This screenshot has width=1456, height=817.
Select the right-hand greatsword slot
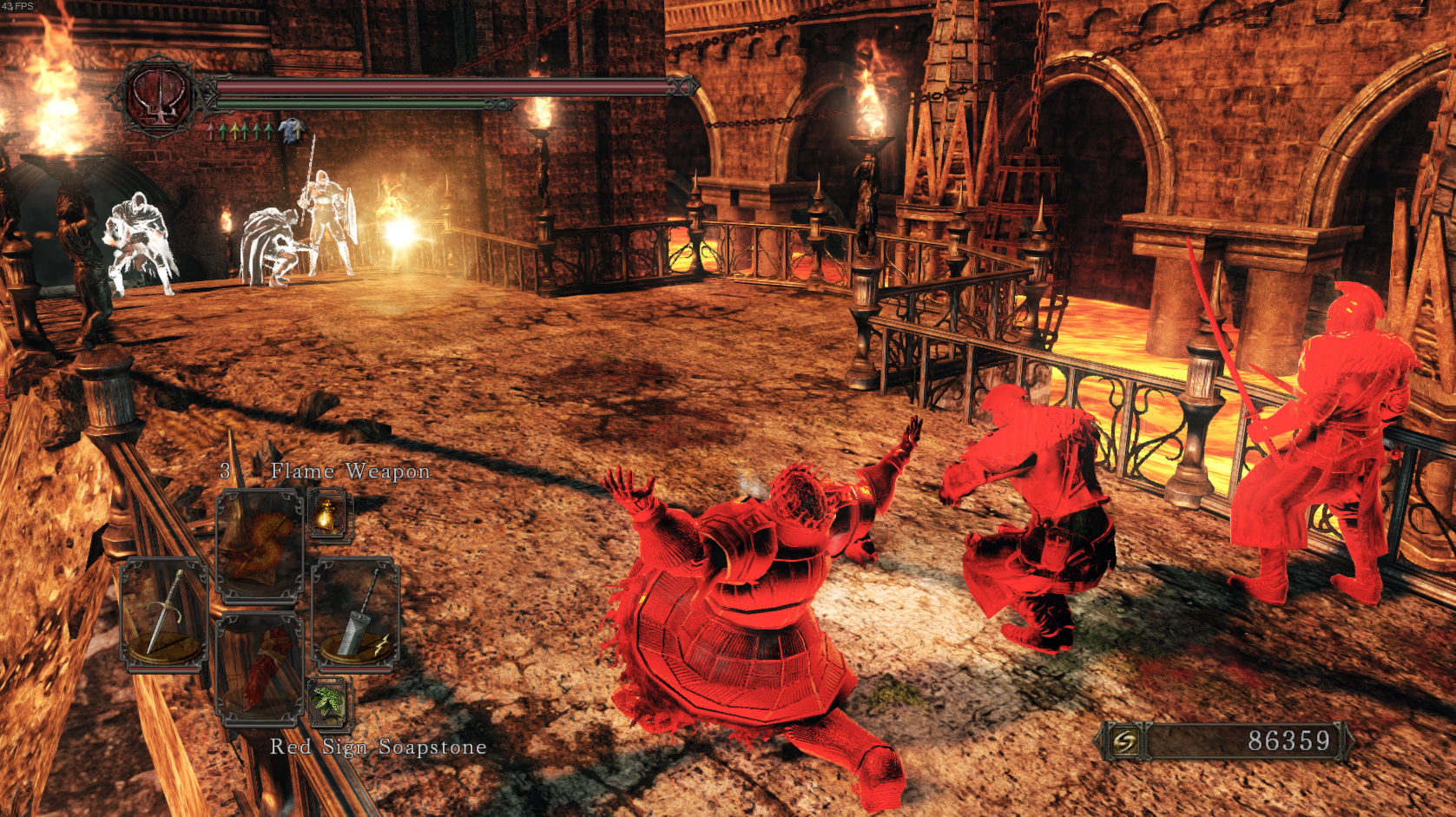(356, 616)
